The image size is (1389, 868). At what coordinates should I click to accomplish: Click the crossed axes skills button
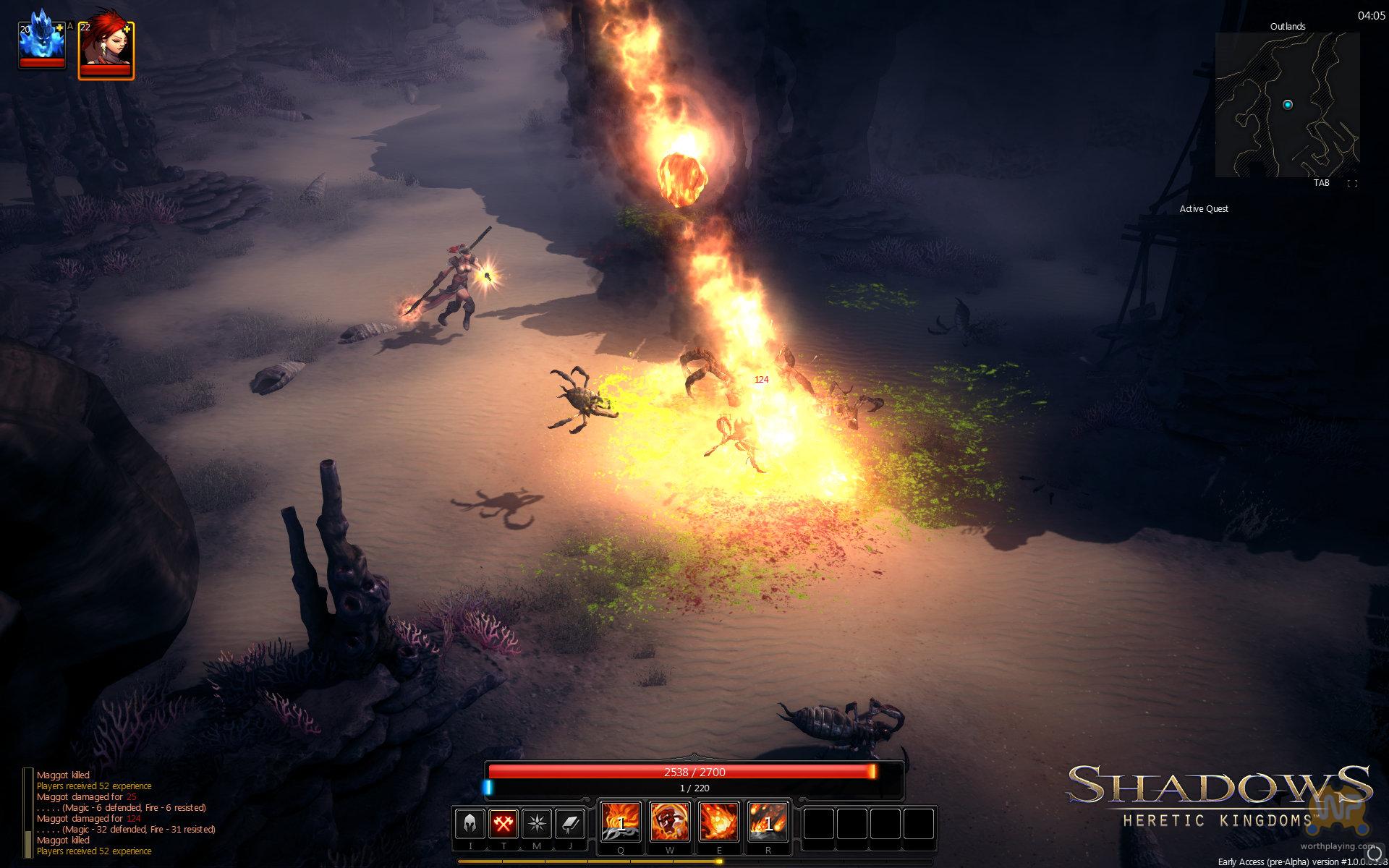click(504, 824)
